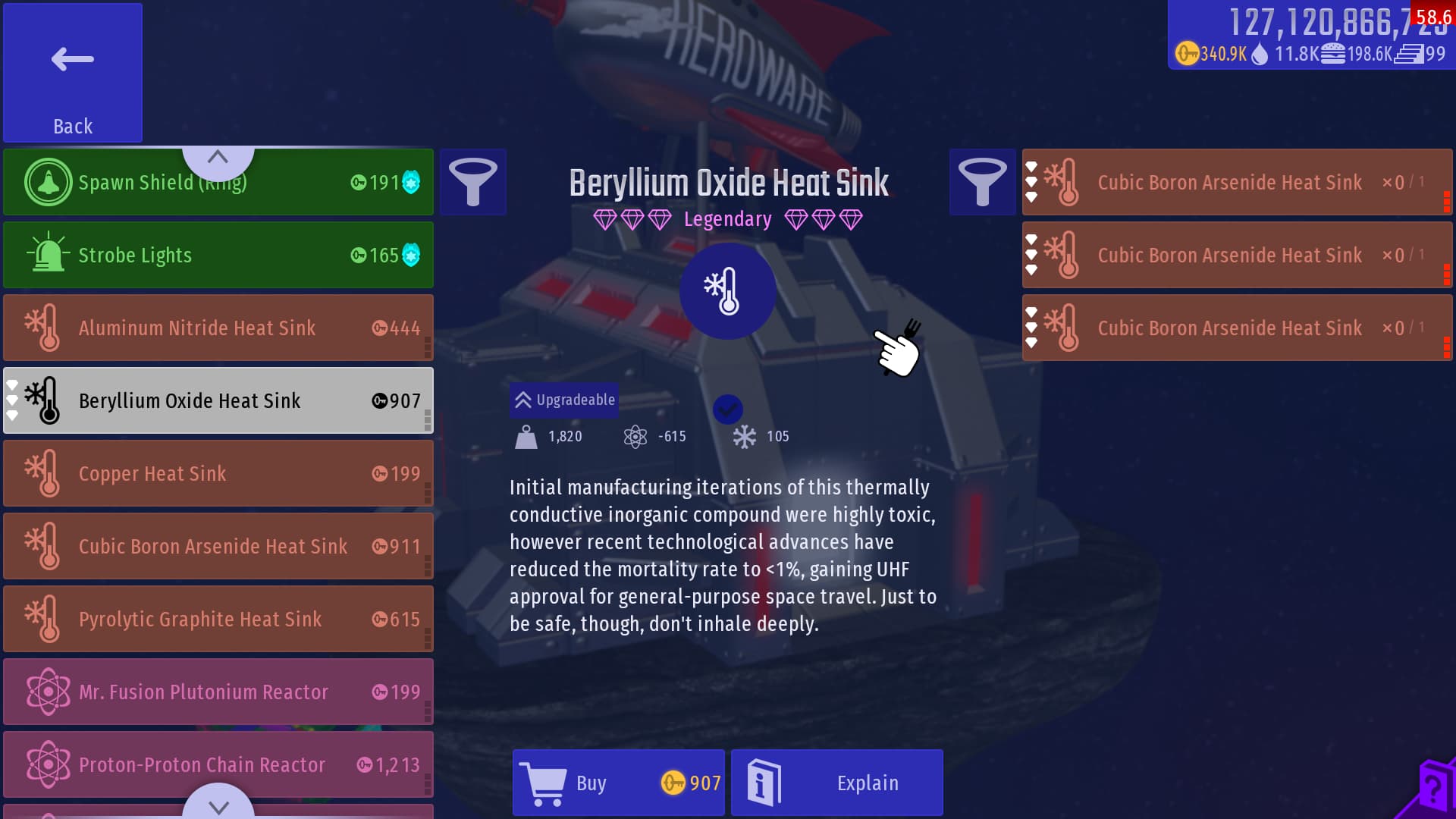Open the installed parts filter funnel

point(982,182)
